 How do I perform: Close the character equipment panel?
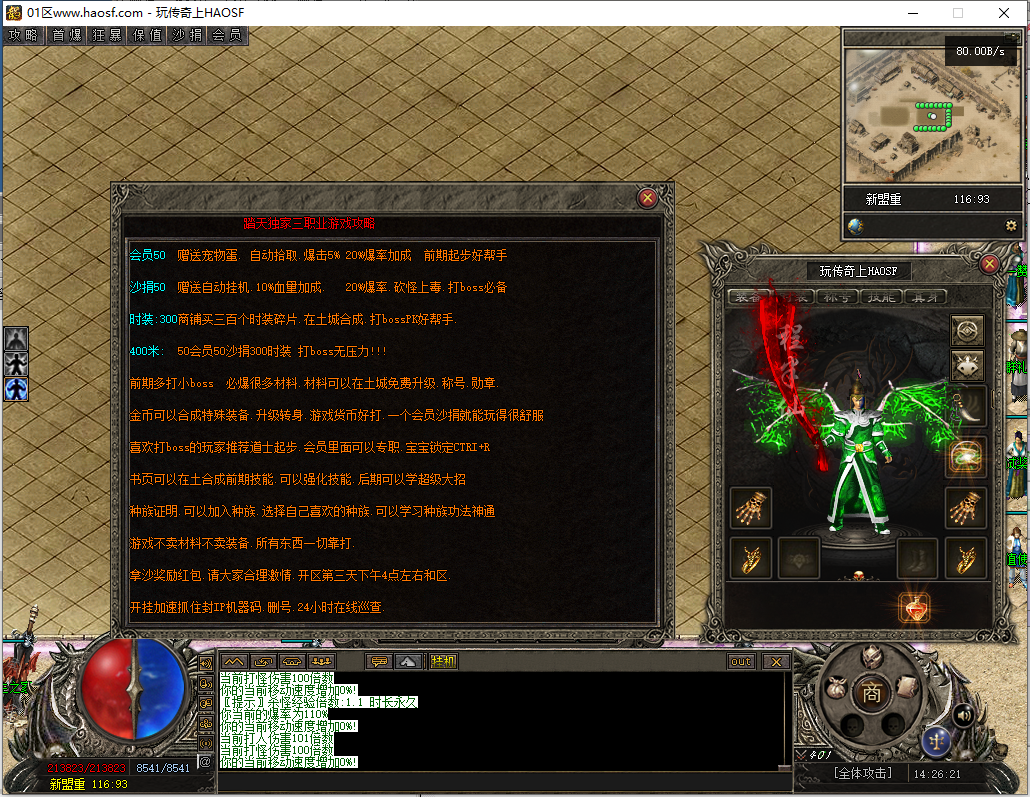(x=989, y=264)
